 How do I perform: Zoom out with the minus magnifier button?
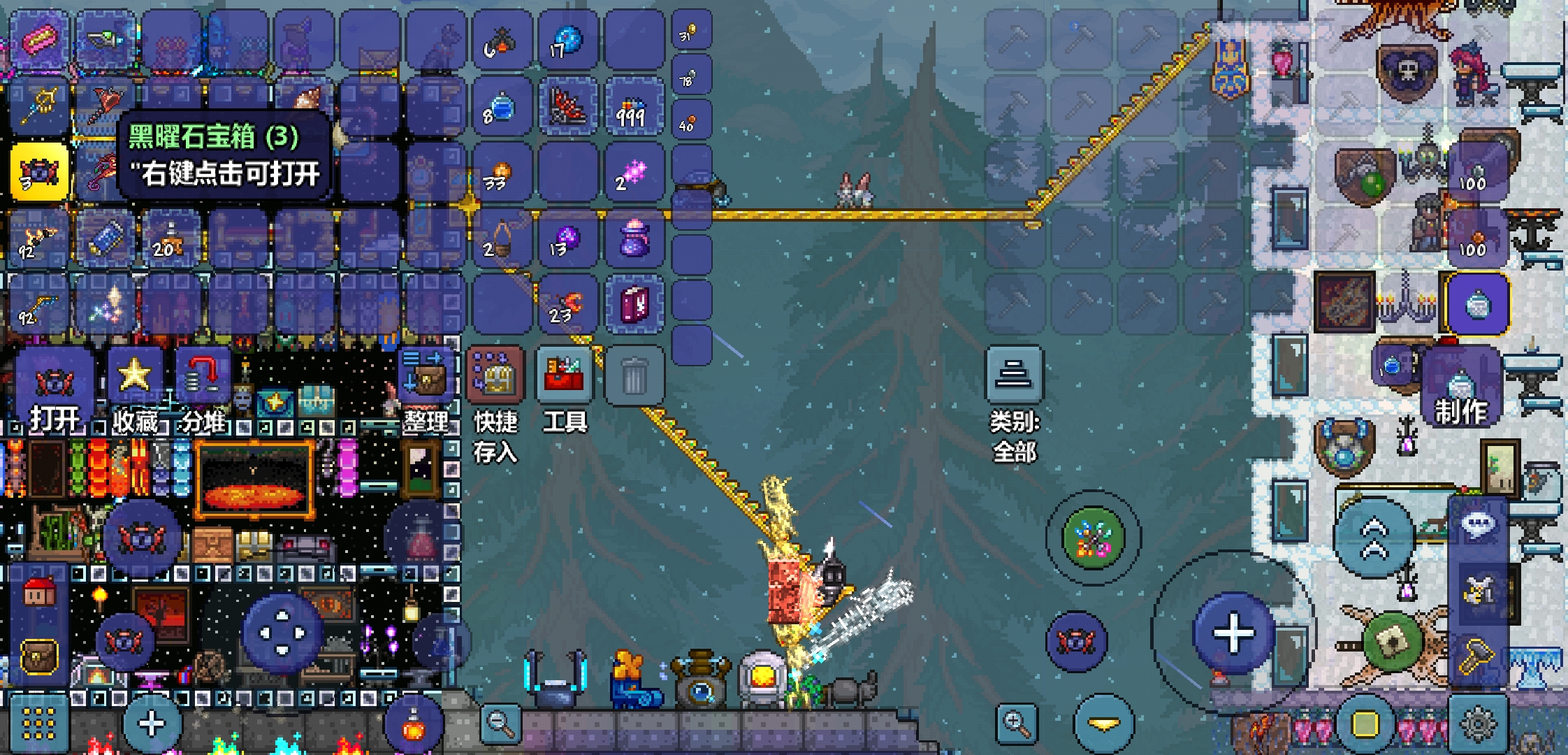click(x=500, y=723)
